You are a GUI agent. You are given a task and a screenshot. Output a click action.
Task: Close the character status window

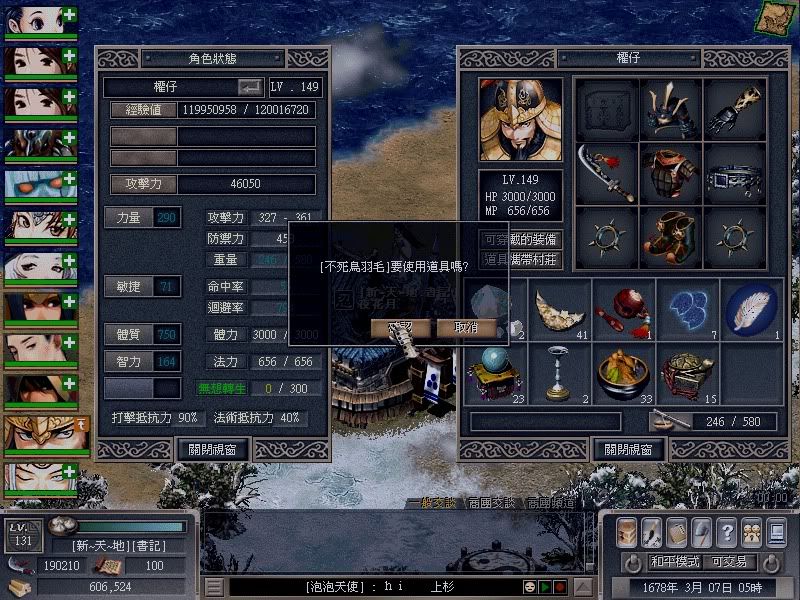tap(213, 449)
